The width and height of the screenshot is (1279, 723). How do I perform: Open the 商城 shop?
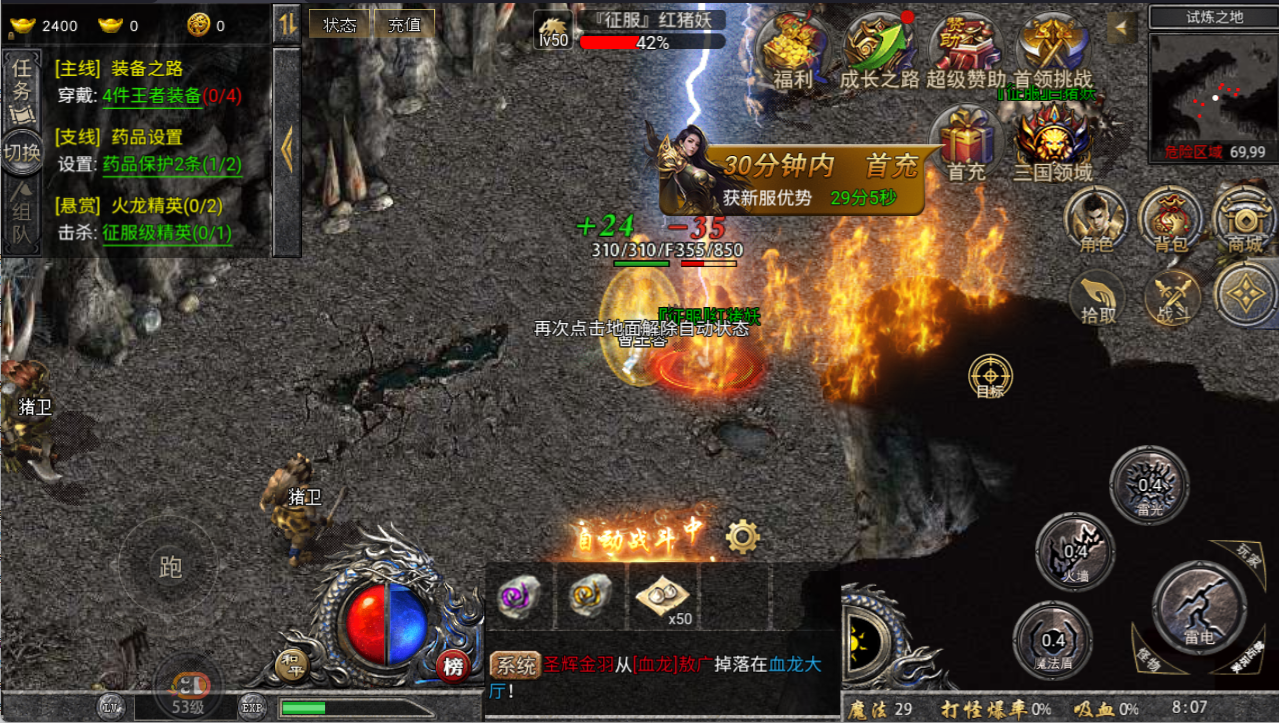point(1245,218)
